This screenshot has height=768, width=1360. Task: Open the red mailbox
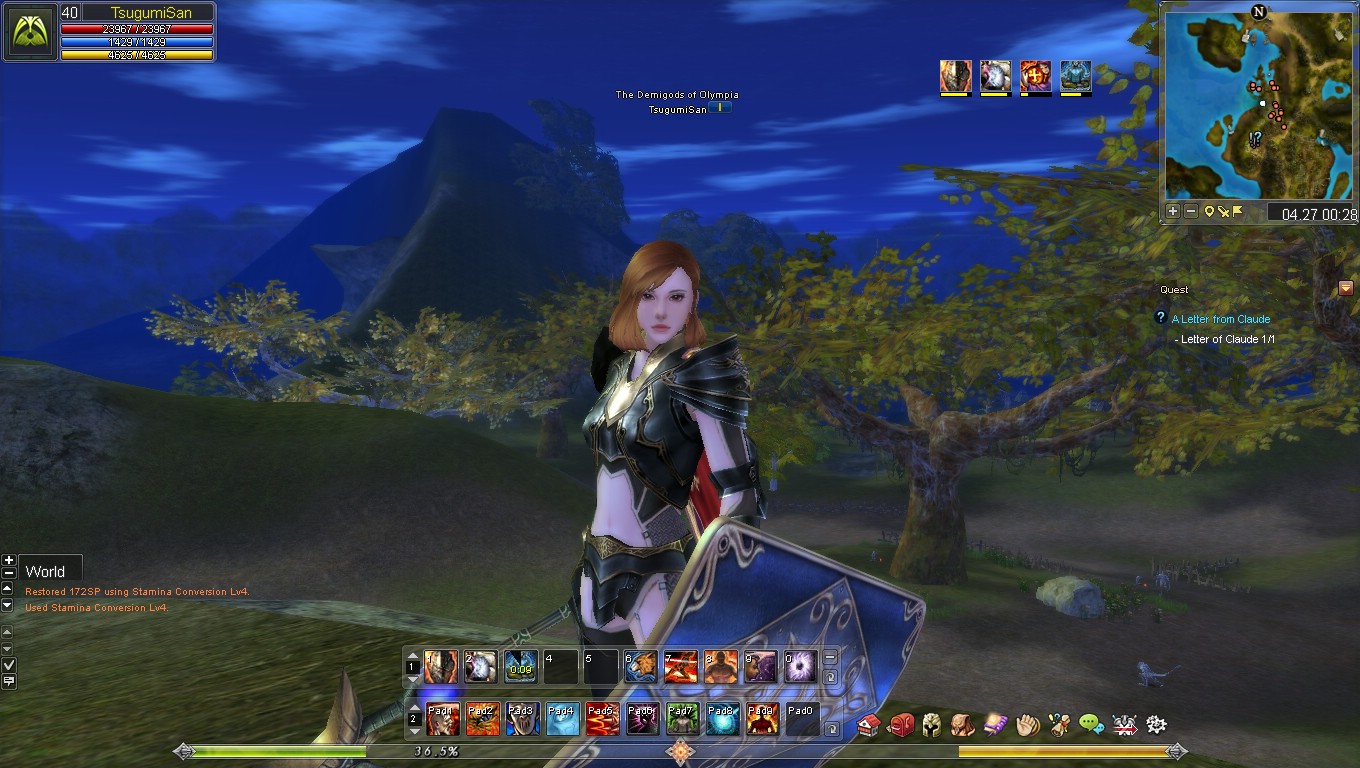pyautogui.click(x=901, y=725)
